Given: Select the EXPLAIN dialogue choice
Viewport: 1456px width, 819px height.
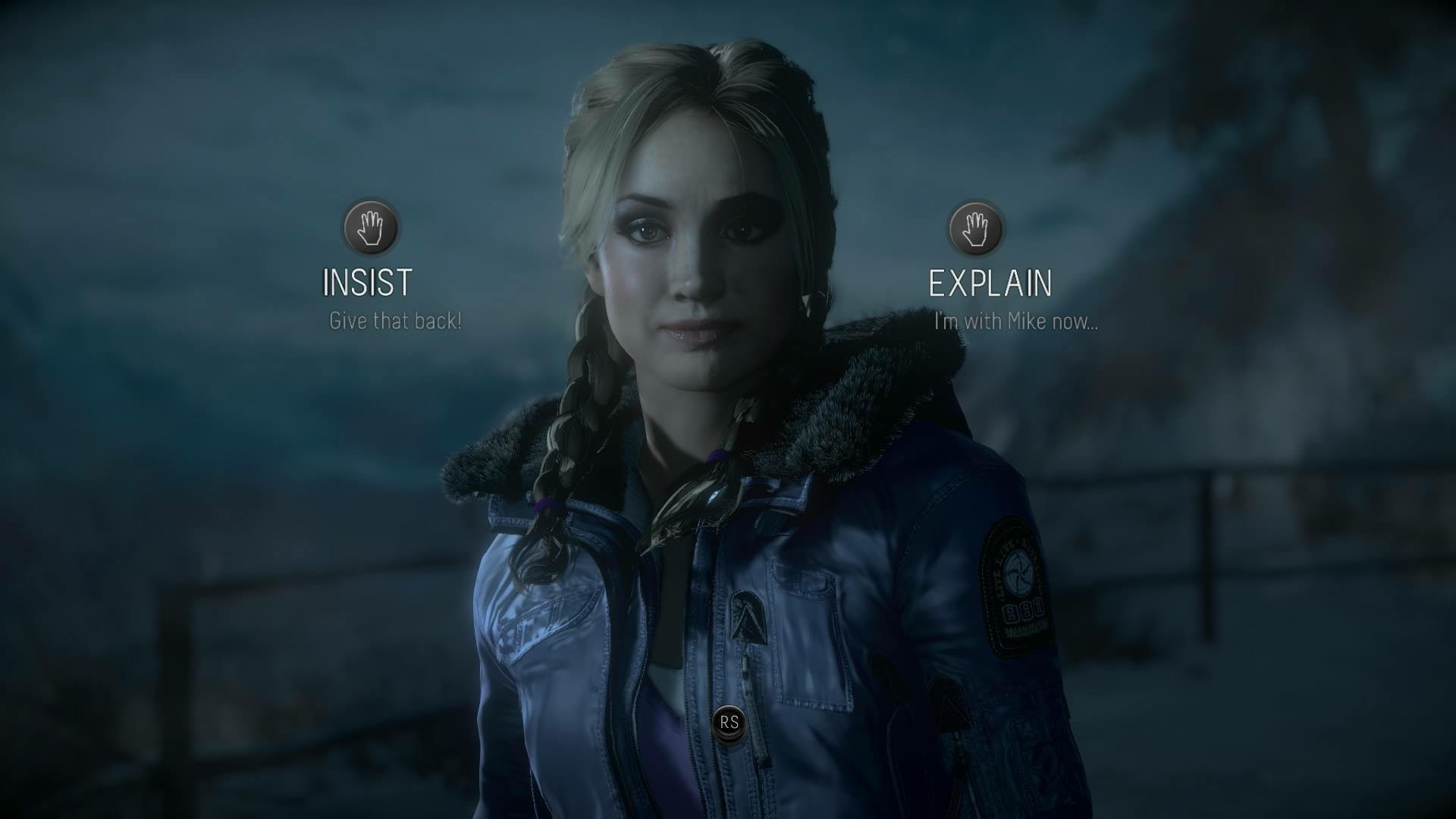Looking at the screenshot, I should click(990, 283).
